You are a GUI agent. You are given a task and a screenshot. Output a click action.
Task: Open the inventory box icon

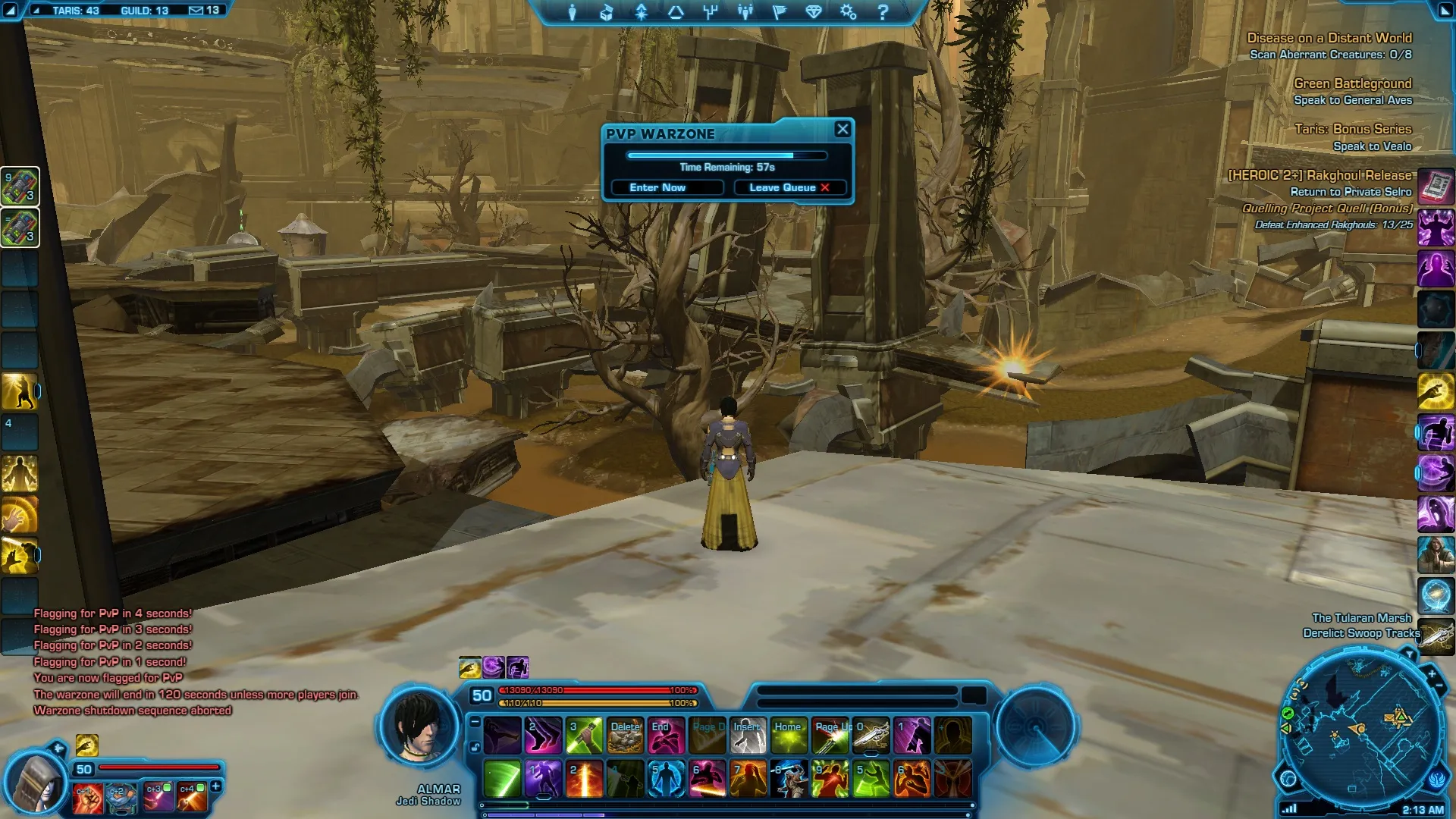click(x=607, y=12)
